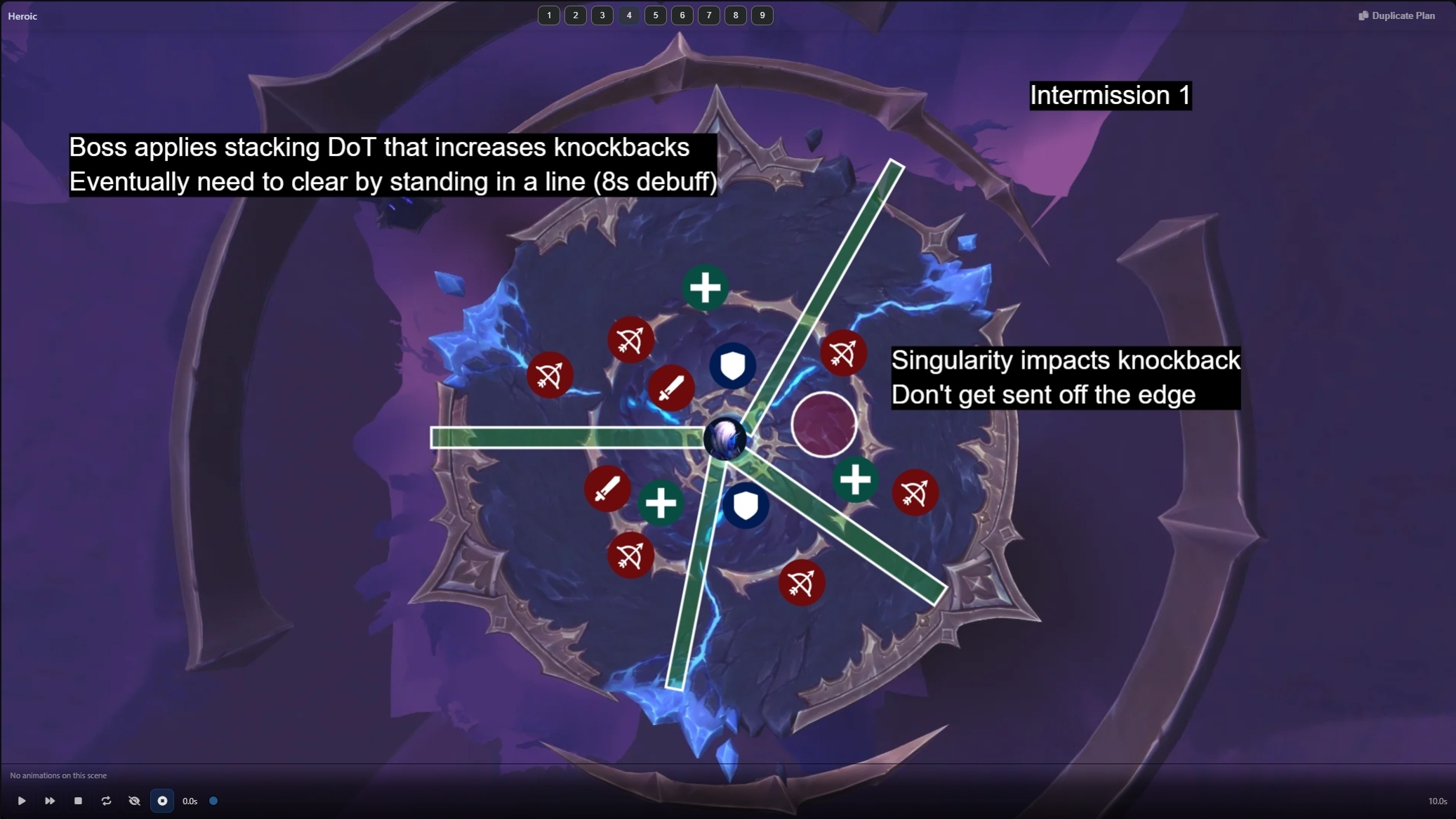Click the boss portrait at the arena center
The image size is (1456, 819).
[x=727, y=439]
